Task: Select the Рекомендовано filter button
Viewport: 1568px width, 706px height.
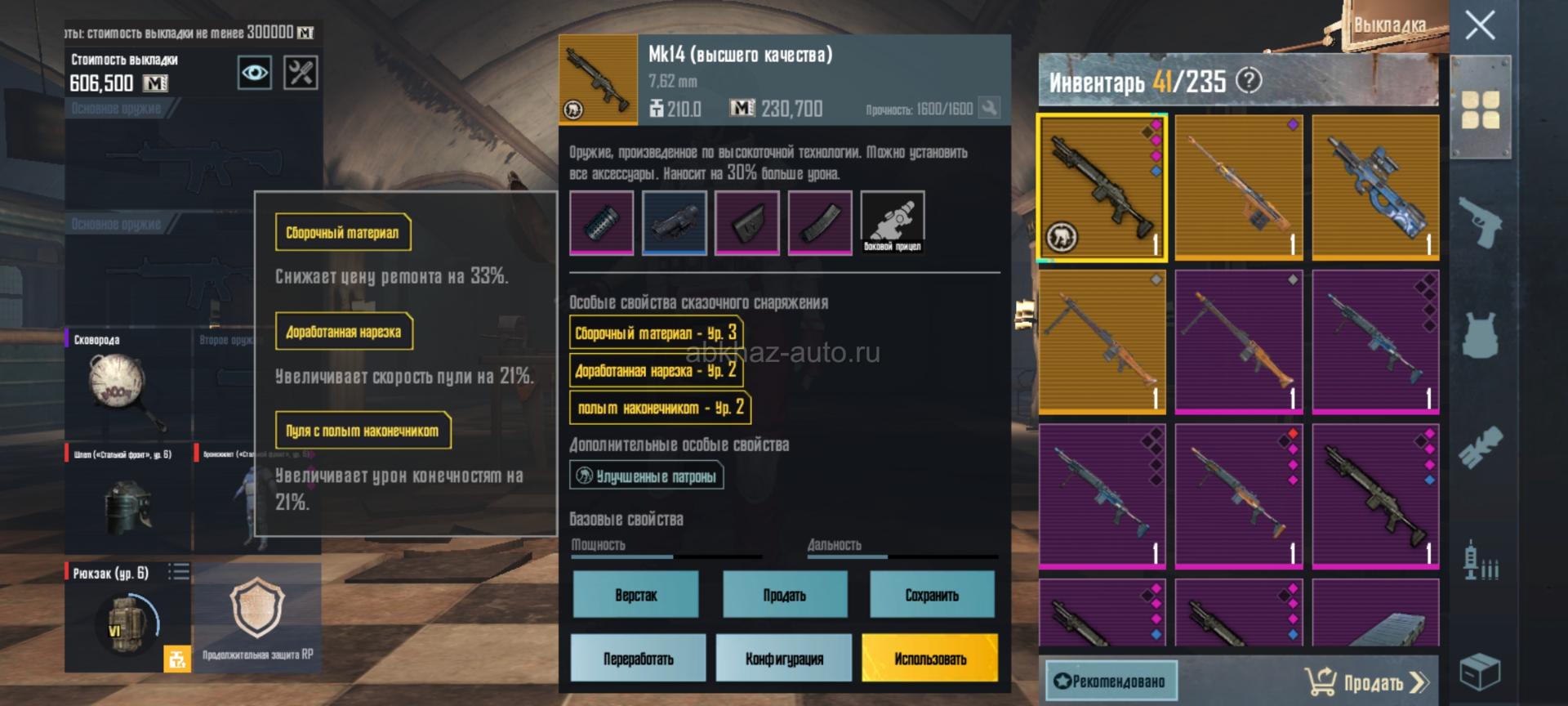Action: click(1111, 681)
